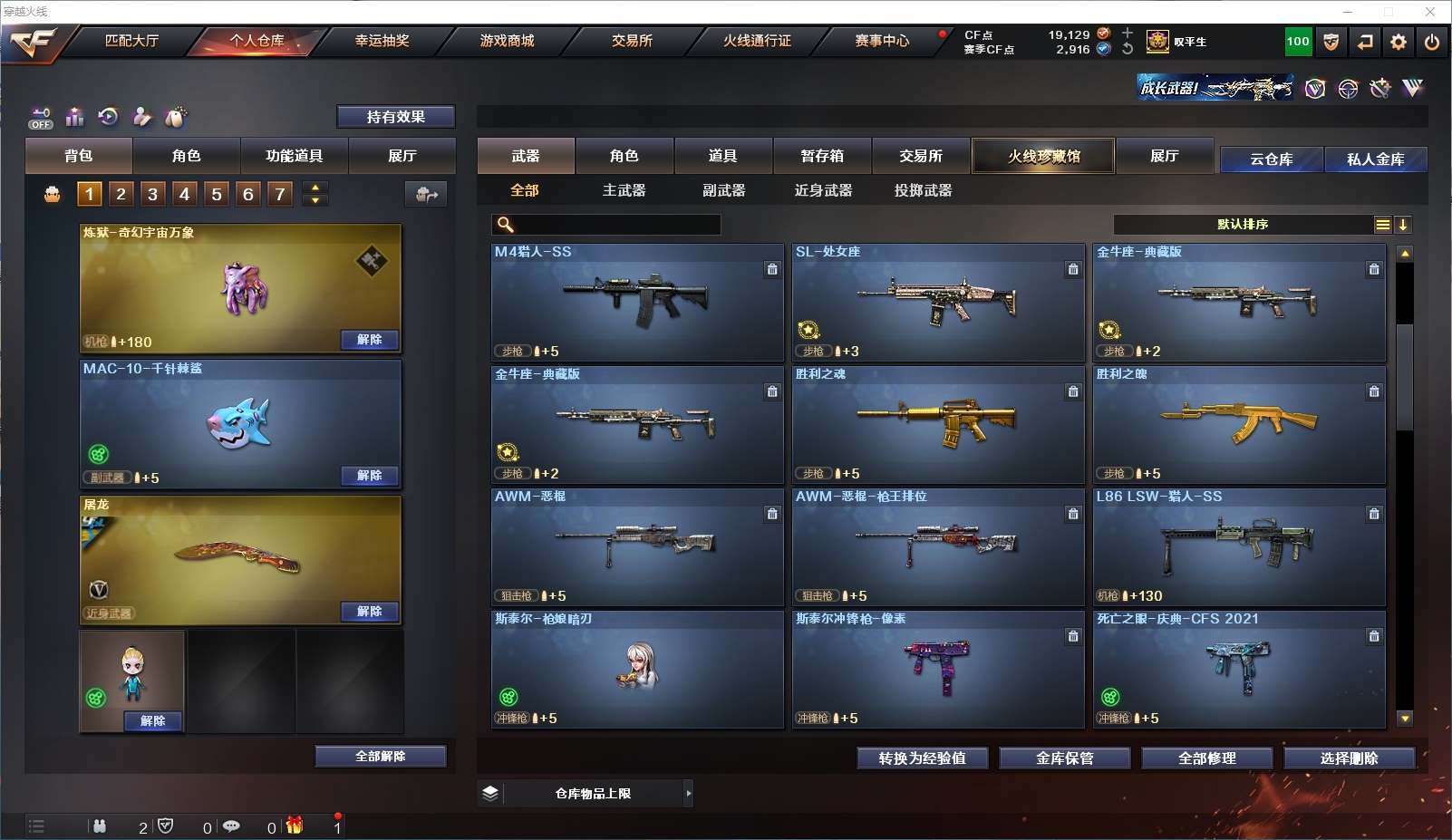Choose the 胜利之魂 golden rifle tile
This screenshot has width=1452, height=840.
pos(938,424)
